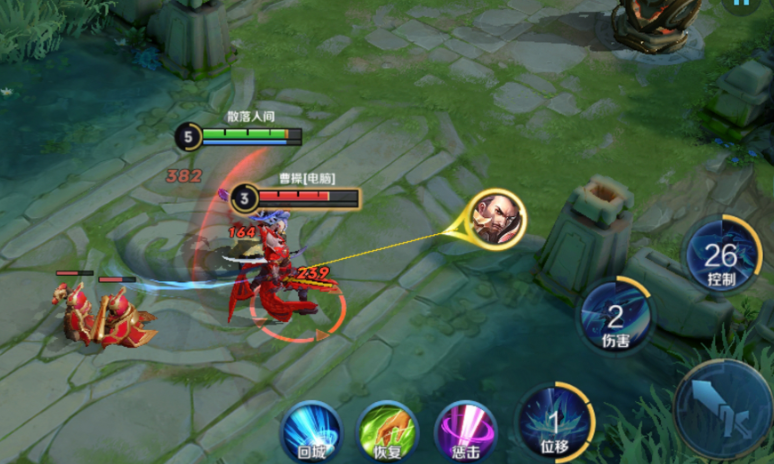The width and height of the screenshot is (774, 464).
Task: Activate the 惩击 smite spell
Action: [465, 432]
